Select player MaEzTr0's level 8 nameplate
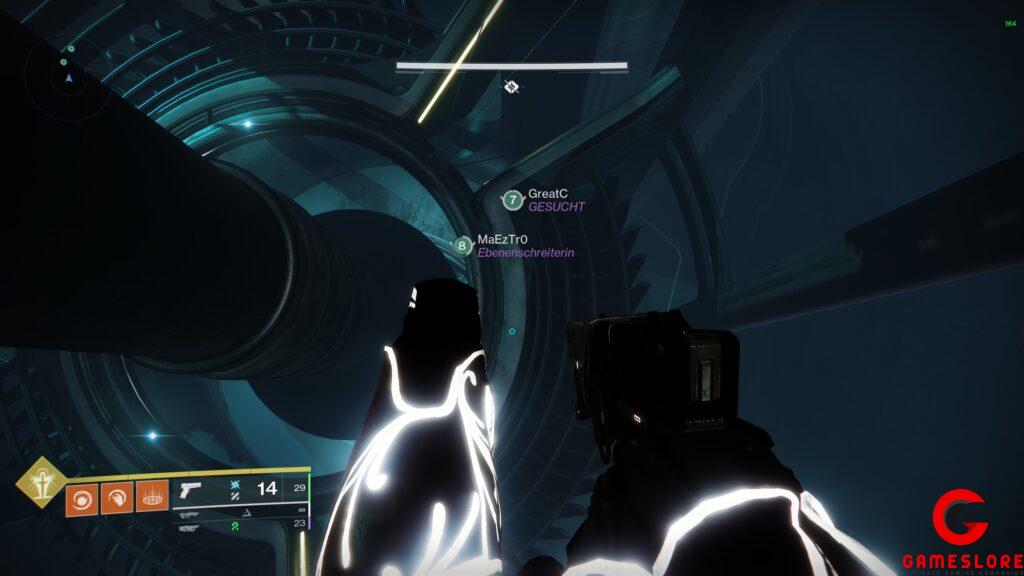 pos(462,246)
